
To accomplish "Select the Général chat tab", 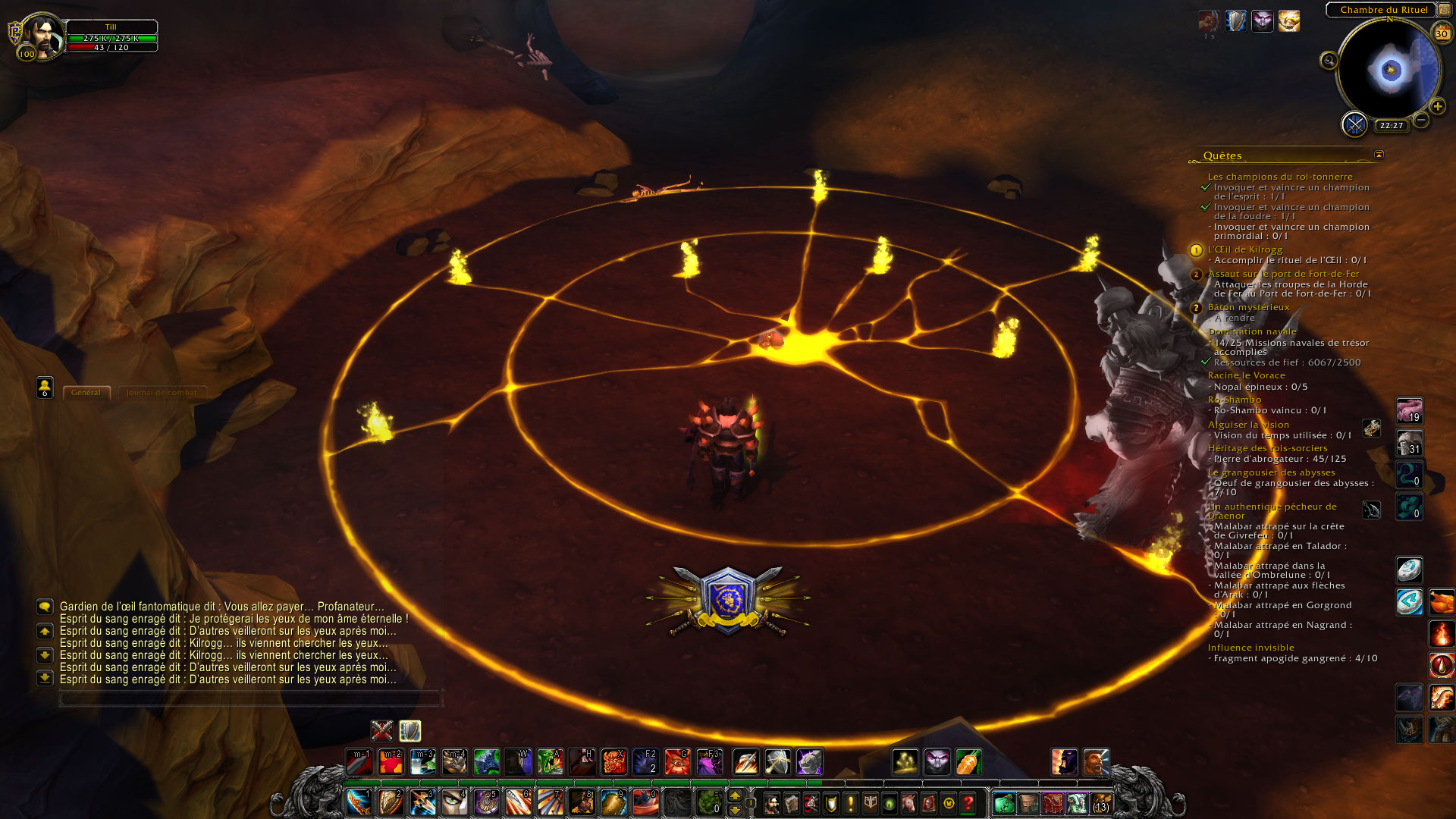I will click(86, 393).
